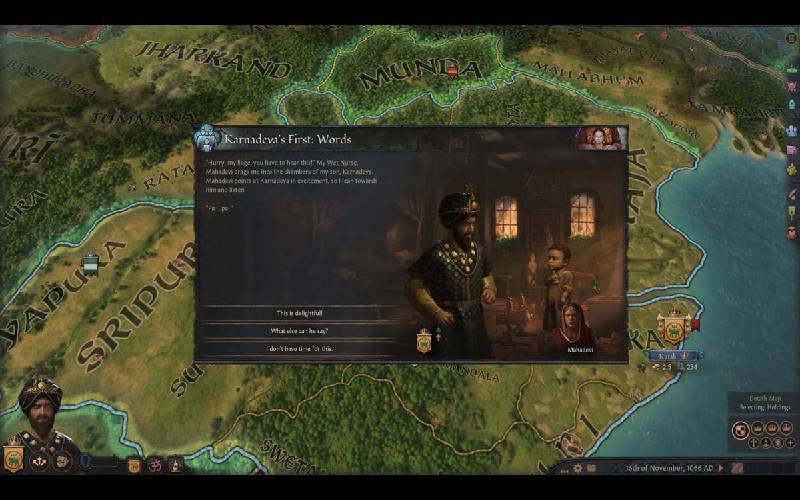Pick "I don't have time for this."
800x500 pixels.
pyautogui.click(x=297, y=348)
